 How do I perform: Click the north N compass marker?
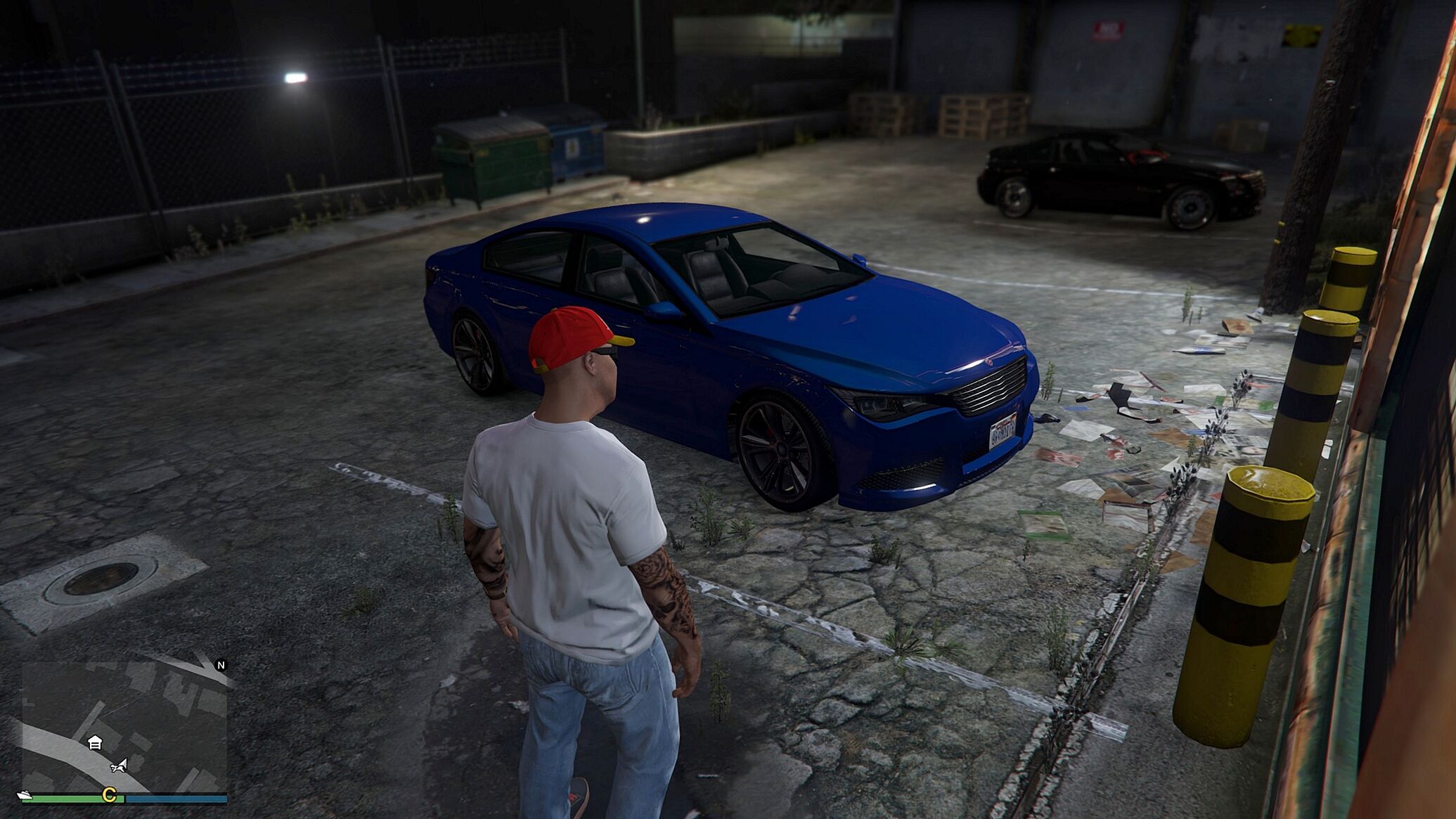tap(221, 665)
